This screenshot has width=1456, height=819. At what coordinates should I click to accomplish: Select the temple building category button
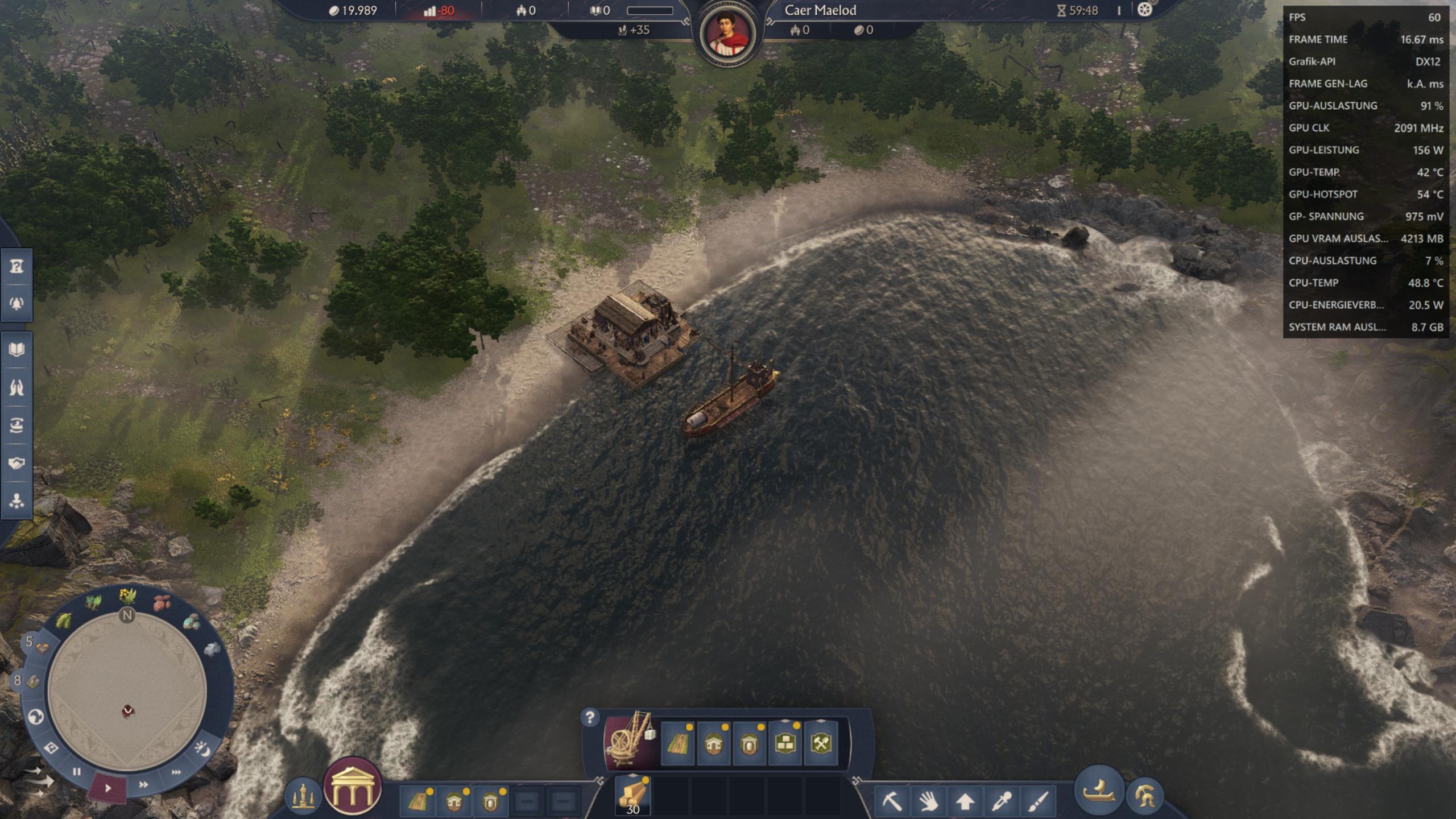click(352, 788)
